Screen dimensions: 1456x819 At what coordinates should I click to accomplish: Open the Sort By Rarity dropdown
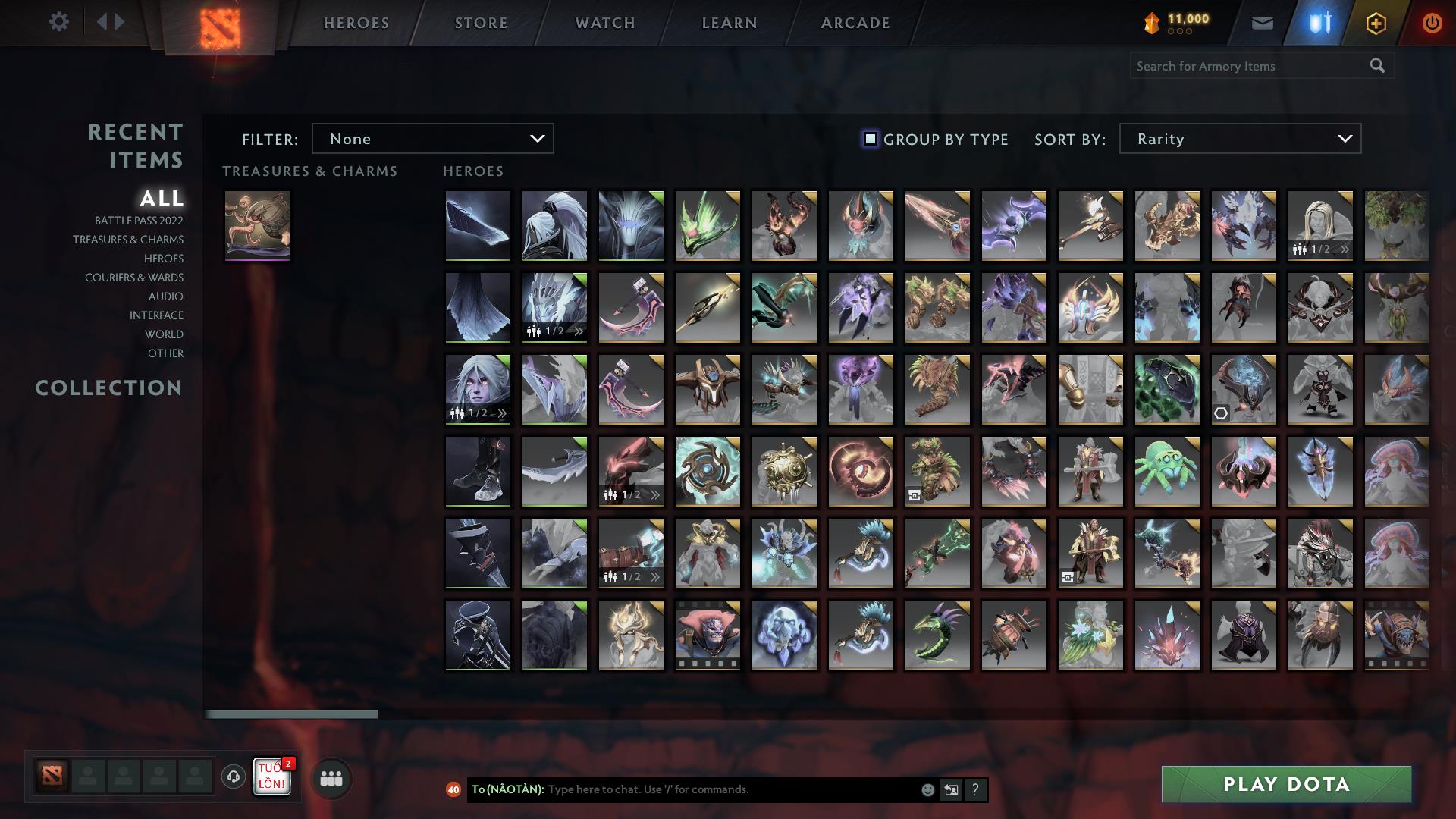(1239, 139)
